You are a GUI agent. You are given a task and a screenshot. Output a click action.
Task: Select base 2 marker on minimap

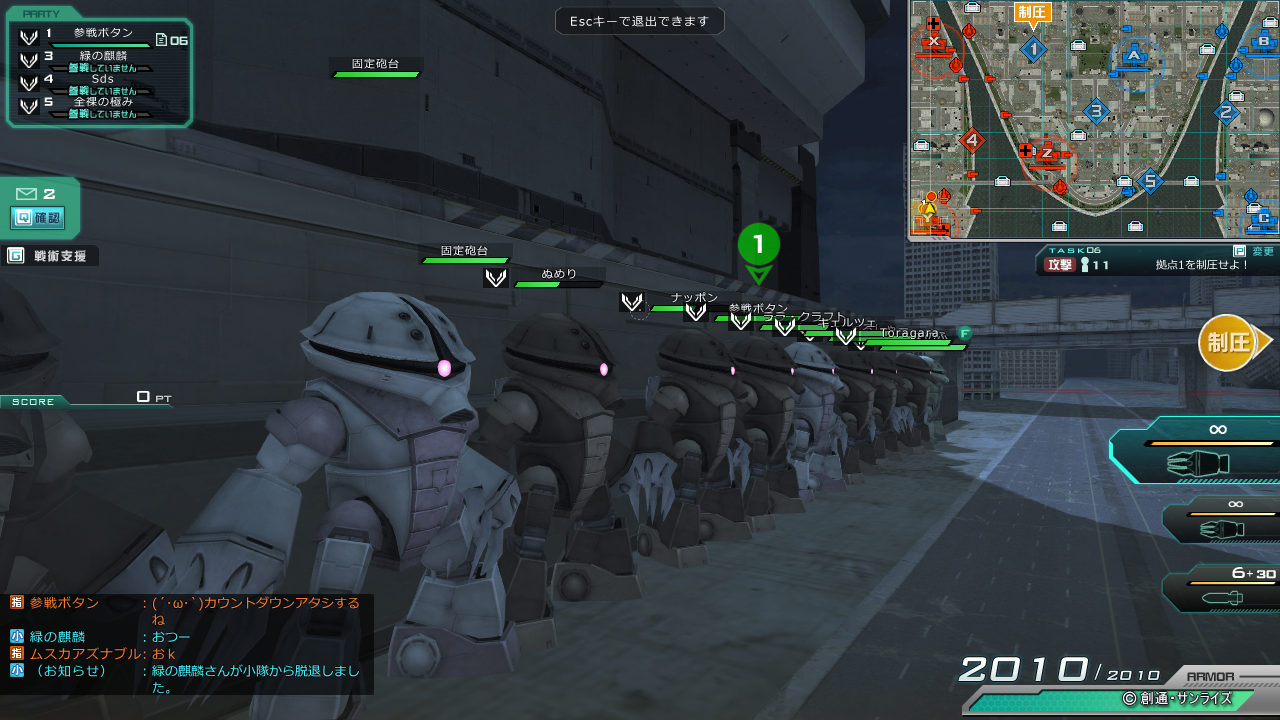pyautogui.click(x=1225, y=112)
